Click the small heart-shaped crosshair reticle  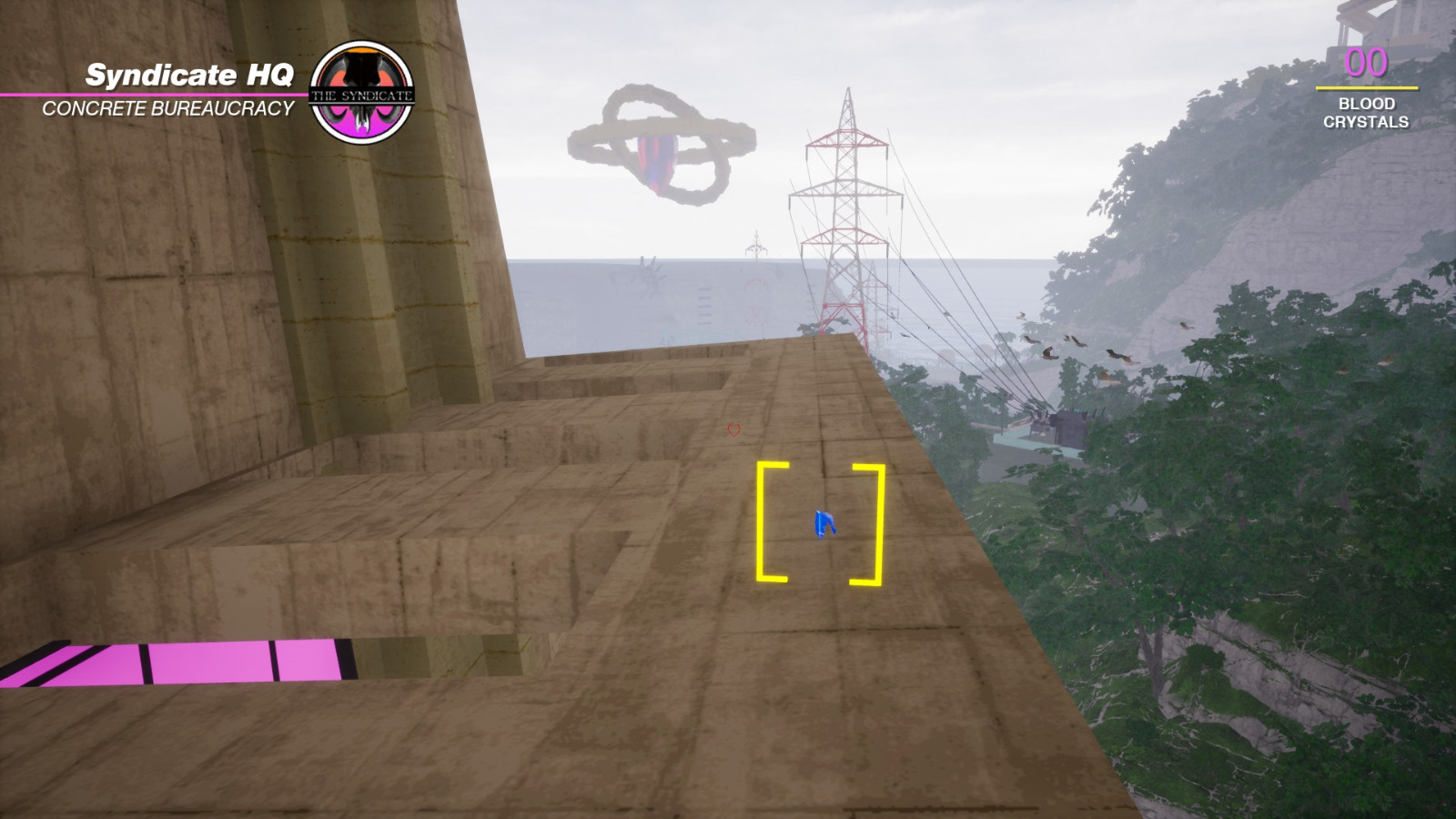click(733, 428)
